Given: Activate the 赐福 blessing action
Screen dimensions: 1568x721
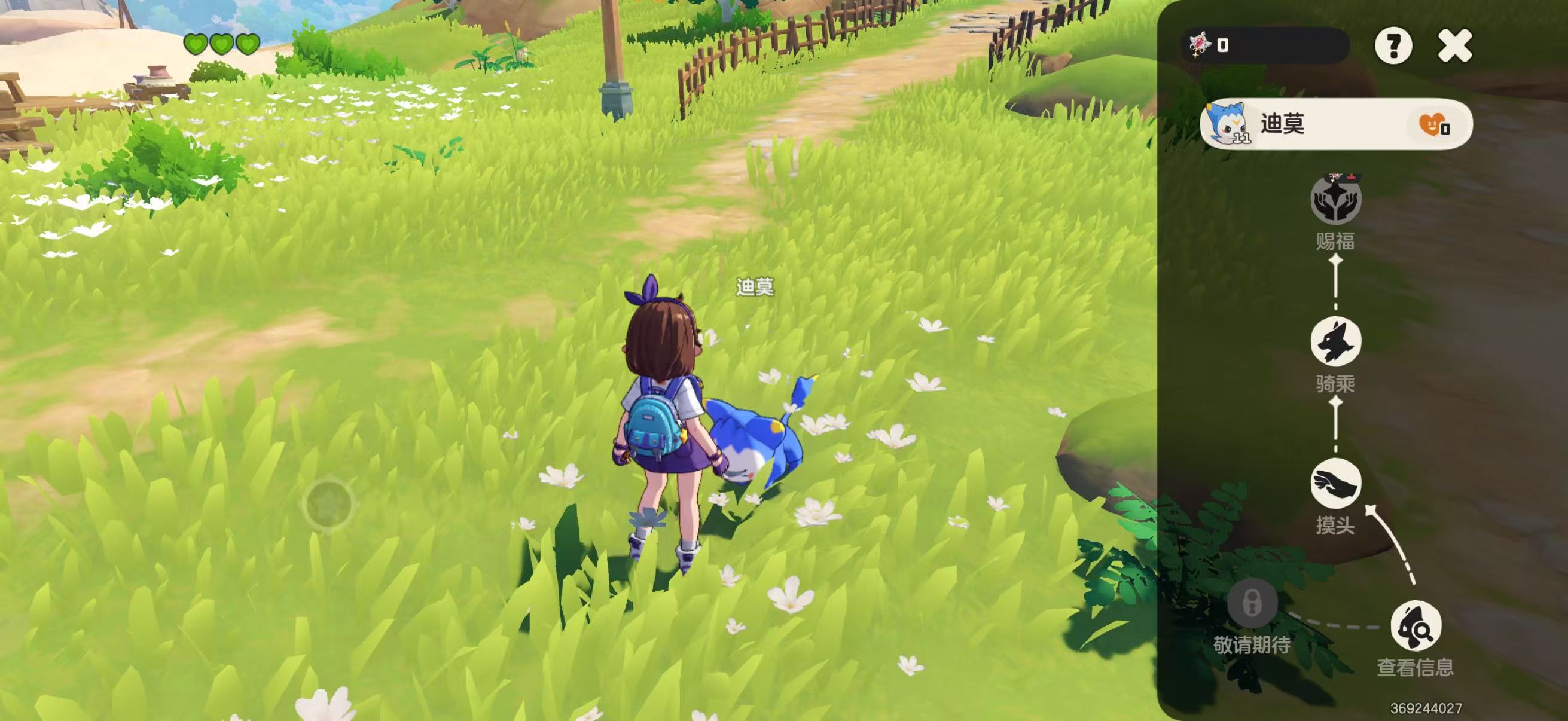Looking at the screenshot, I should point(1335,201).
